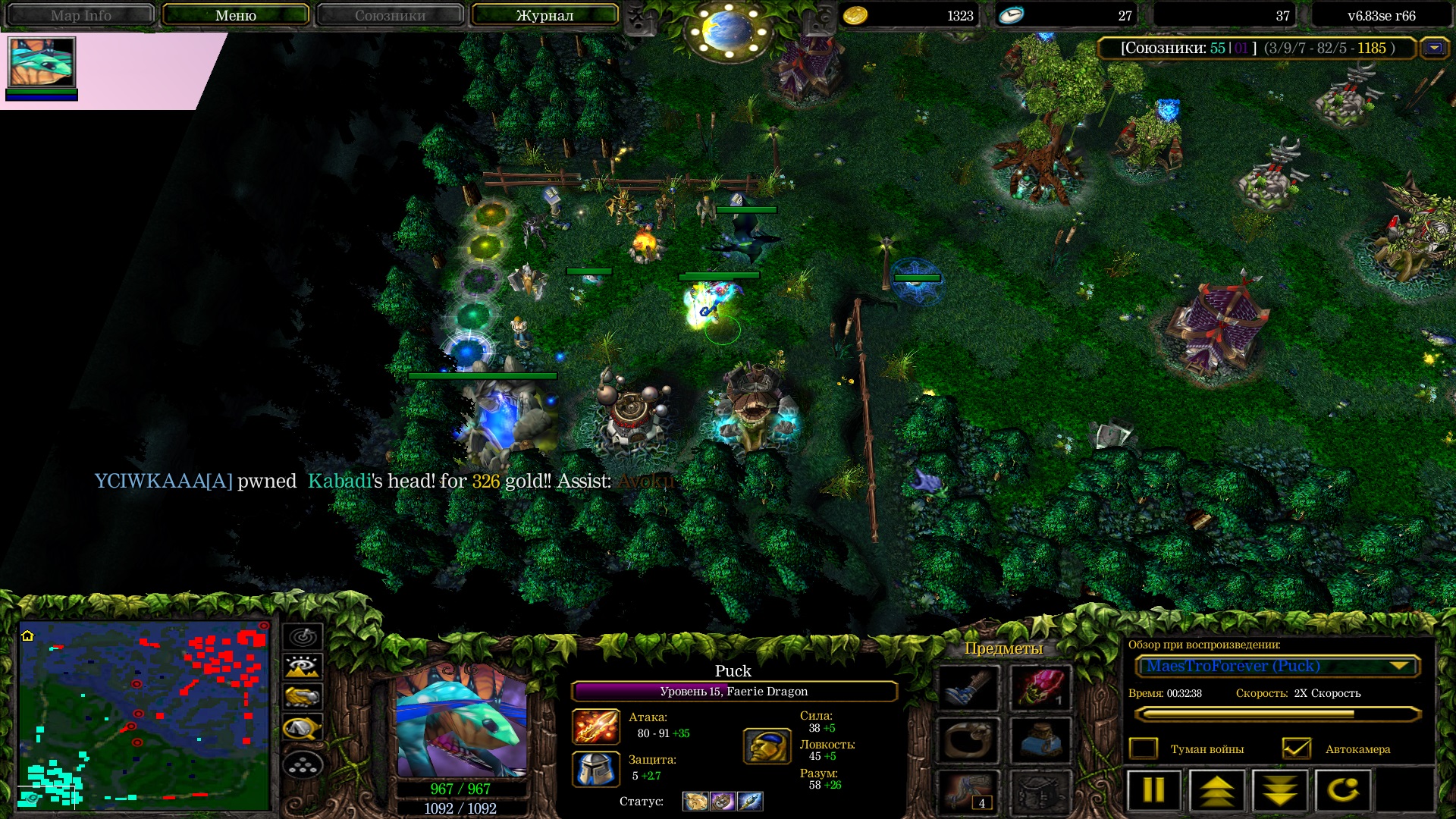Collapse the Союзники scoreboard arrow
The height and width of the screenshot is (819, 1456).
1434,49
